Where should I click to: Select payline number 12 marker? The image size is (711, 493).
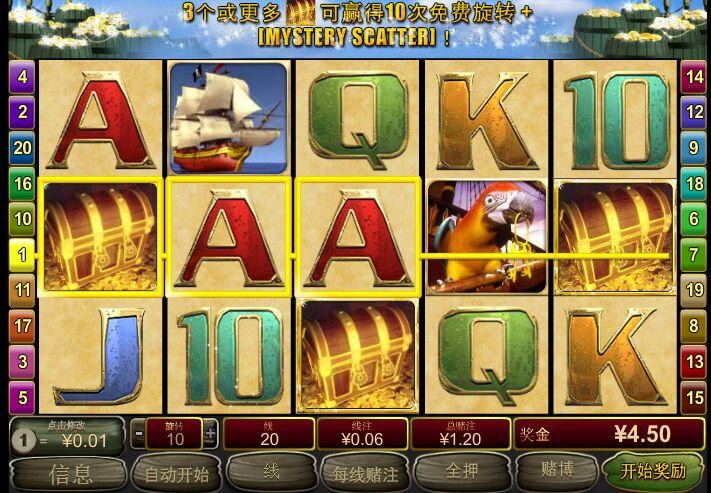(693, 112)
